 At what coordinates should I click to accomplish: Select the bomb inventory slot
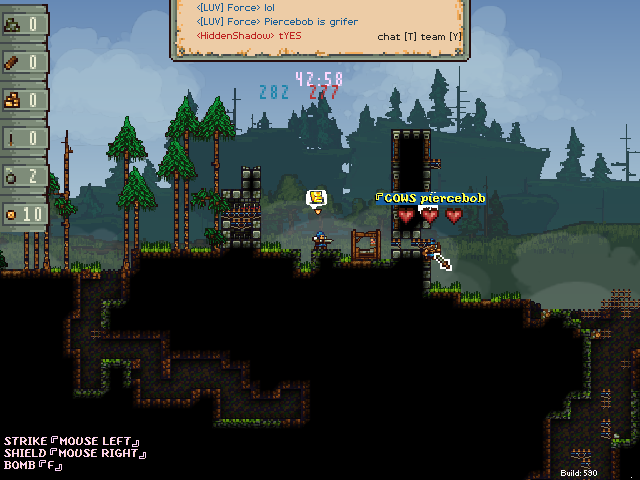tap(24, 176)
